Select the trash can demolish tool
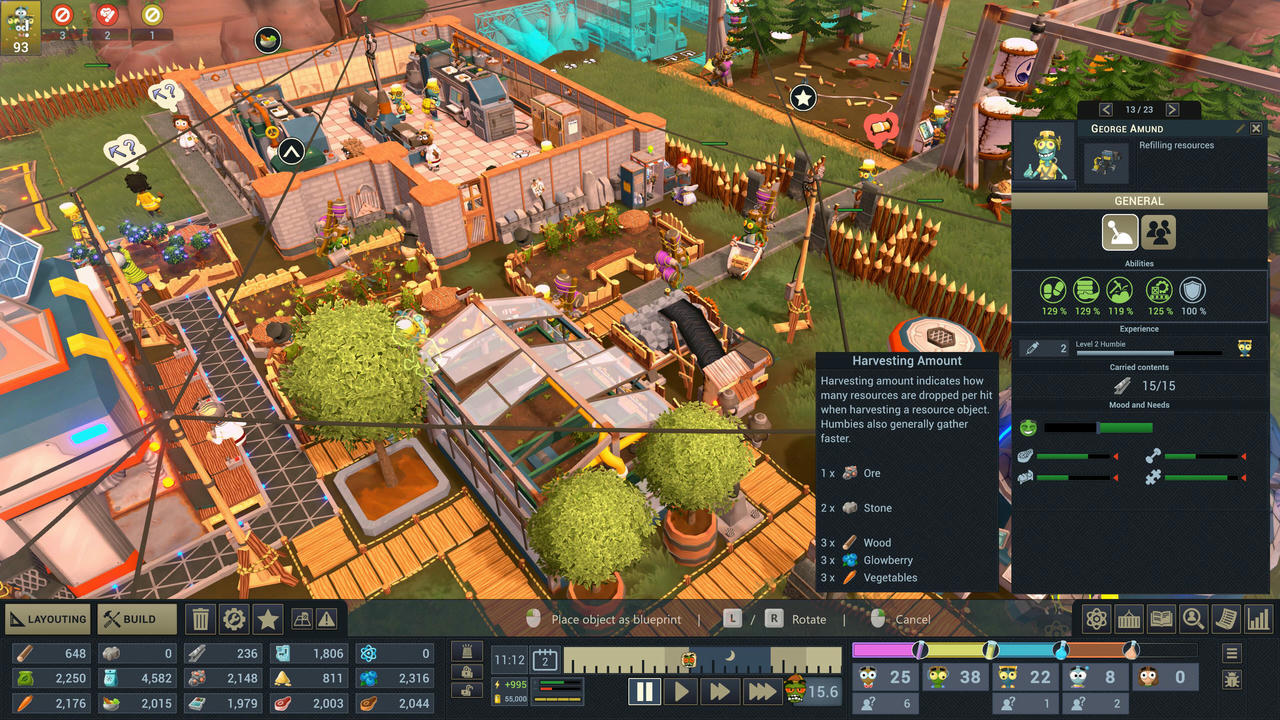1280x720 pixels. 201,619
